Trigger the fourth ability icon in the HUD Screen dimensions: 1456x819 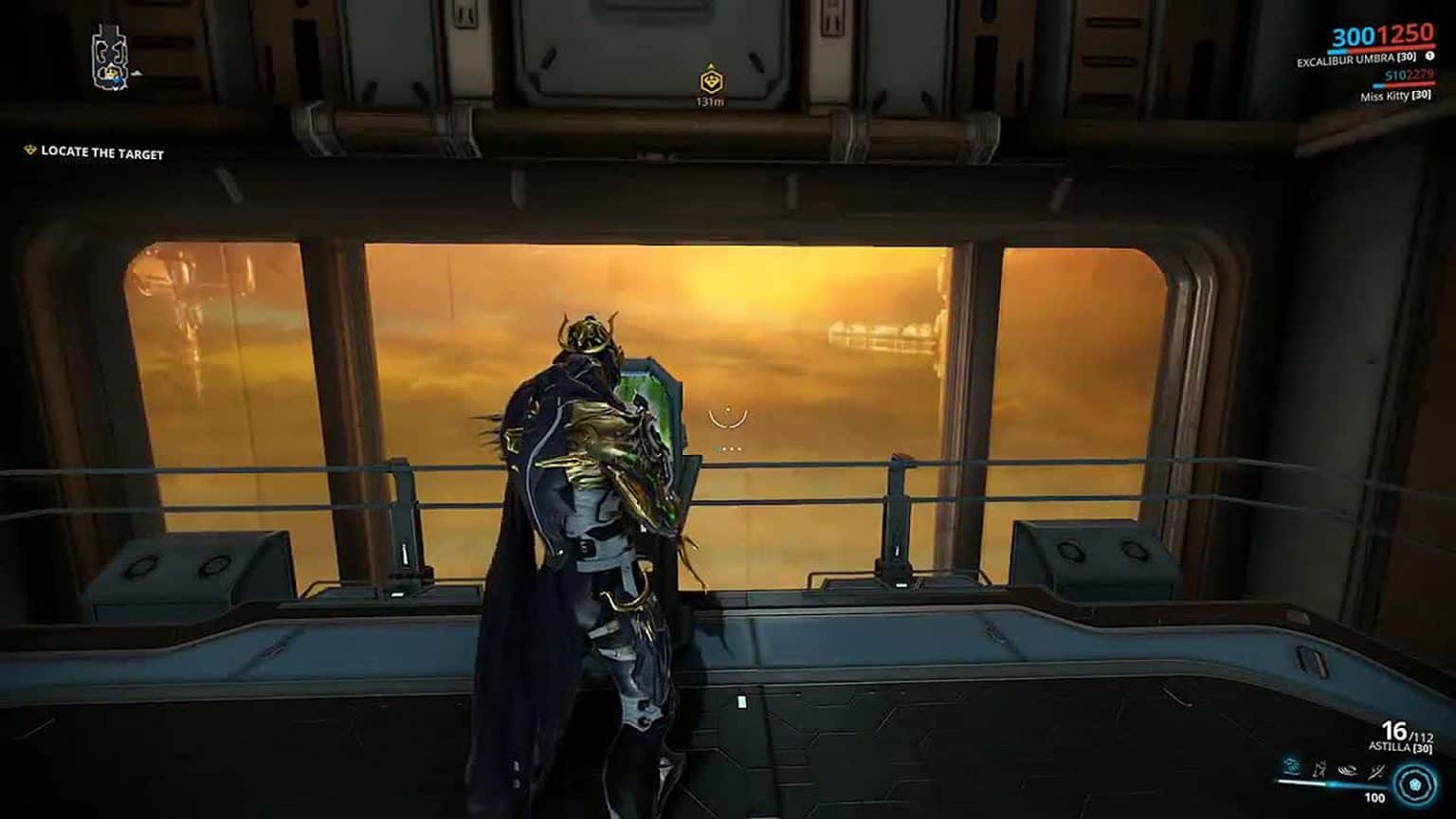pyautogui.click(x=1376, y=768)
